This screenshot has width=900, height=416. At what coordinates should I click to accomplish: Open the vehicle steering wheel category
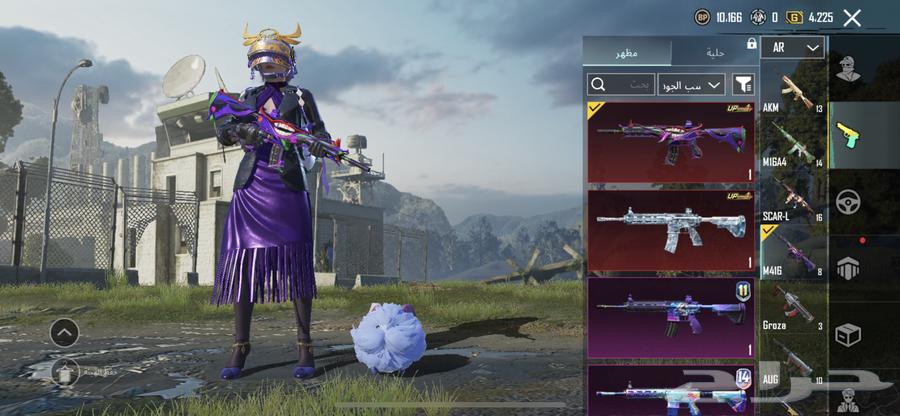pos(849,200)
